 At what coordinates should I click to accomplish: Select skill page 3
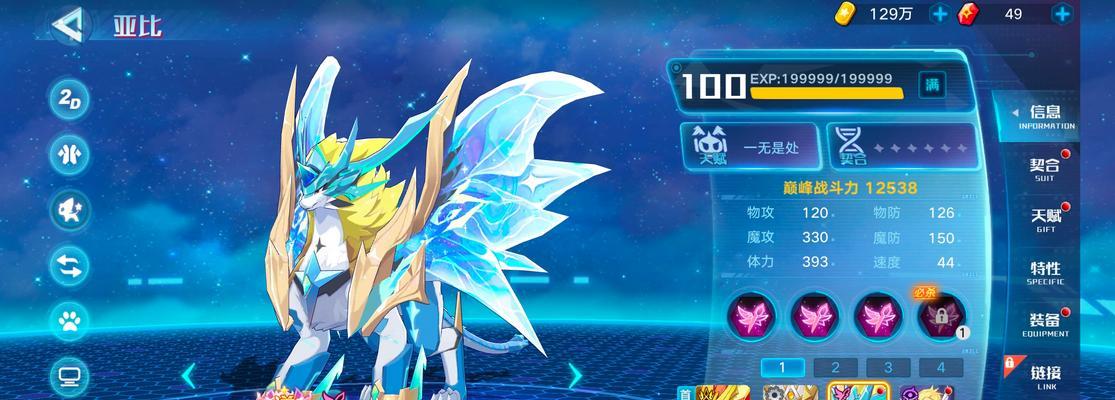coord(887,367)
